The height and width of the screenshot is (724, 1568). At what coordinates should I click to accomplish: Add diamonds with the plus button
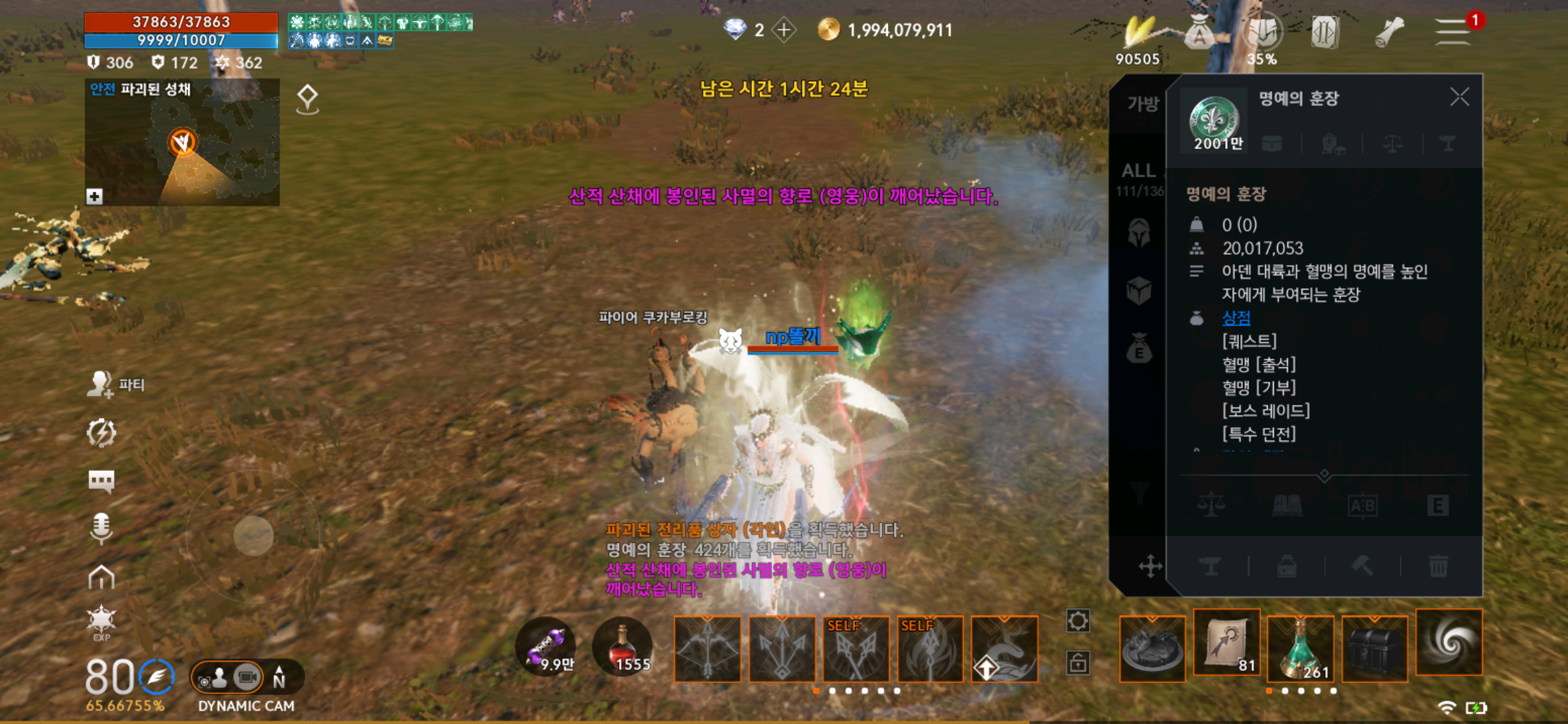783,30
